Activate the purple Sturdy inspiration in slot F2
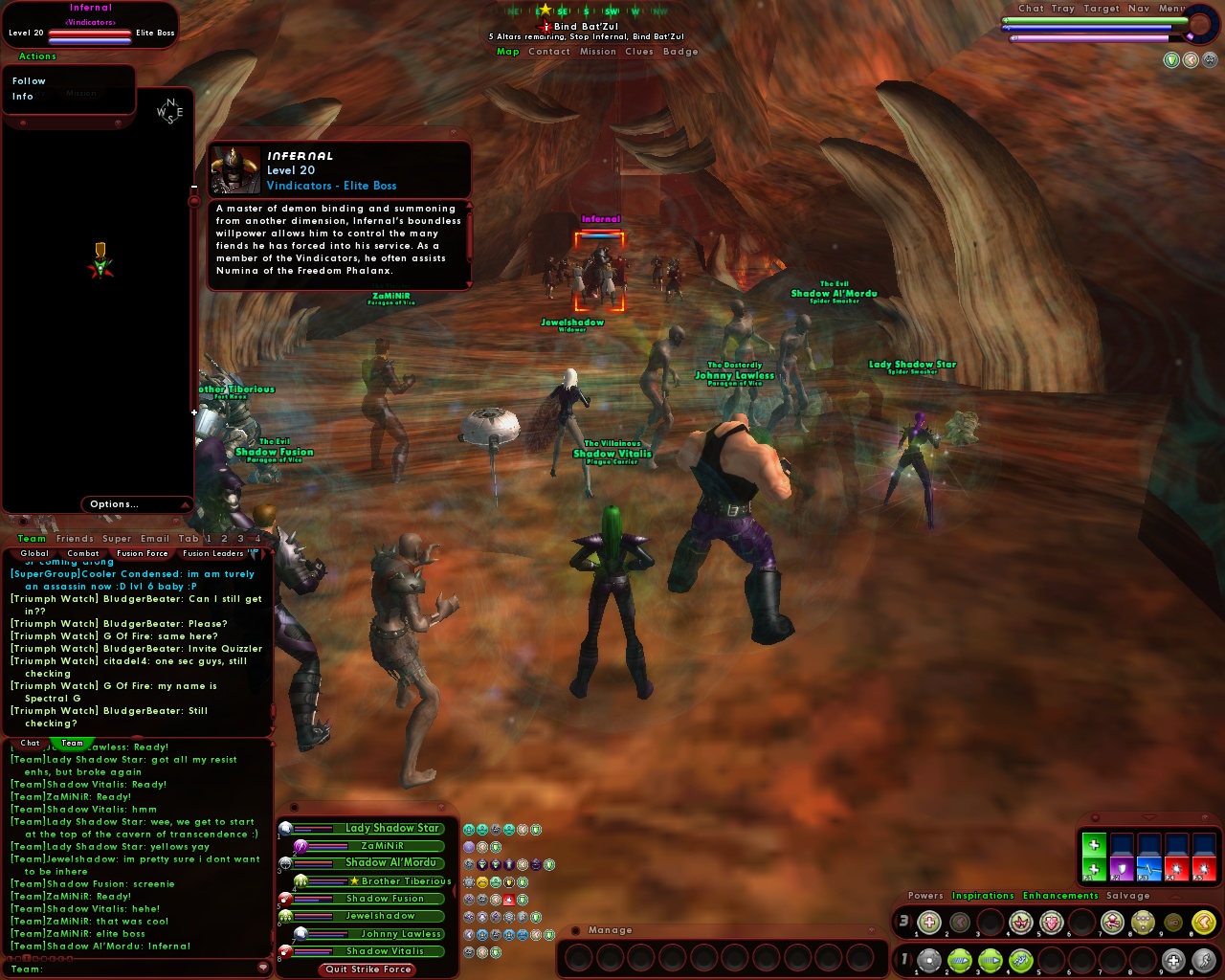Viewport: 1225px width, 980px height. click(1122, 867)
